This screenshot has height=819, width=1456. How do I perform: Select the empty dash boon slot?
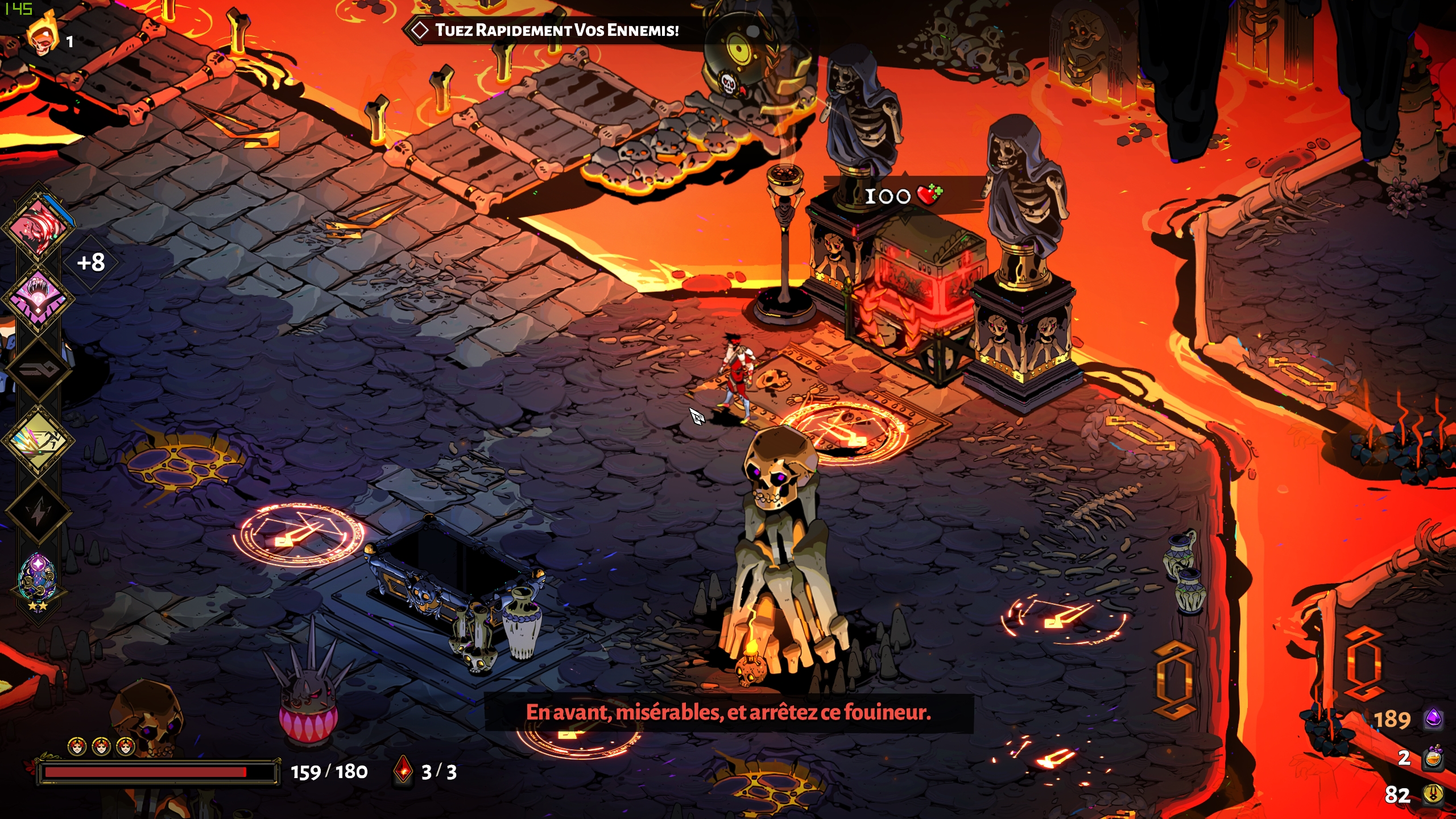[39, 370]
